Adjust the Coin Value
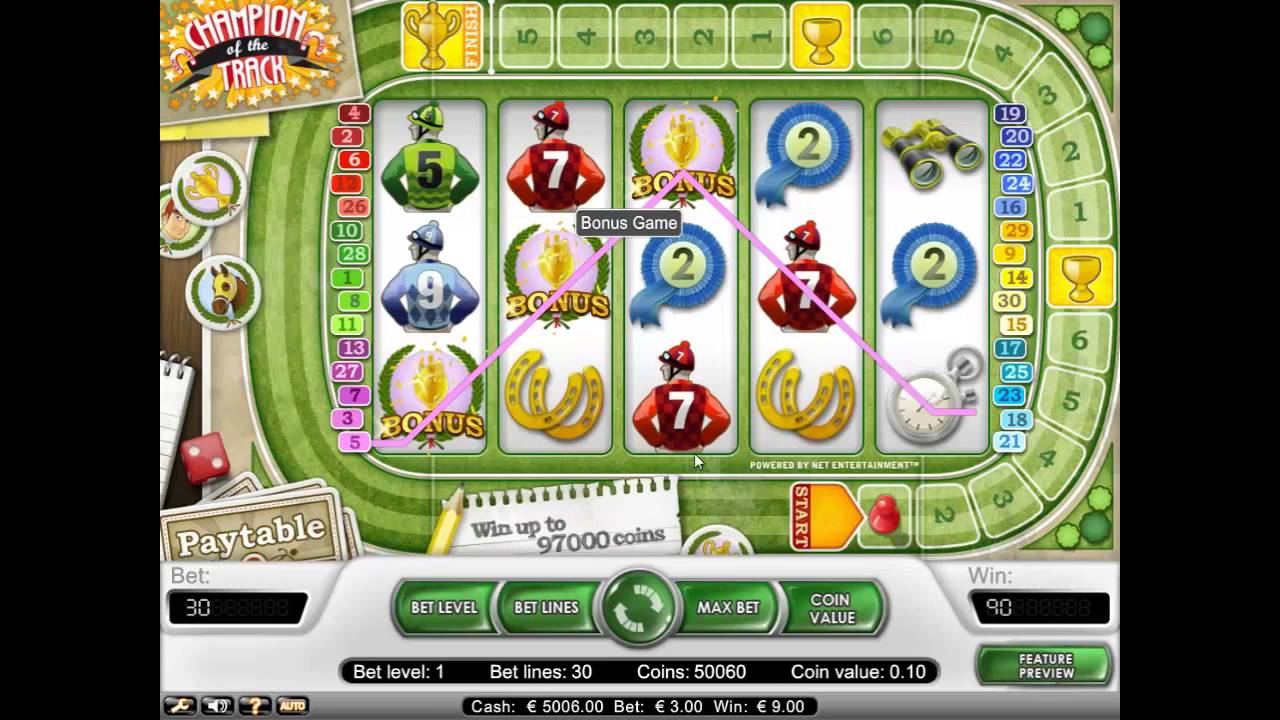 point(832,608)
